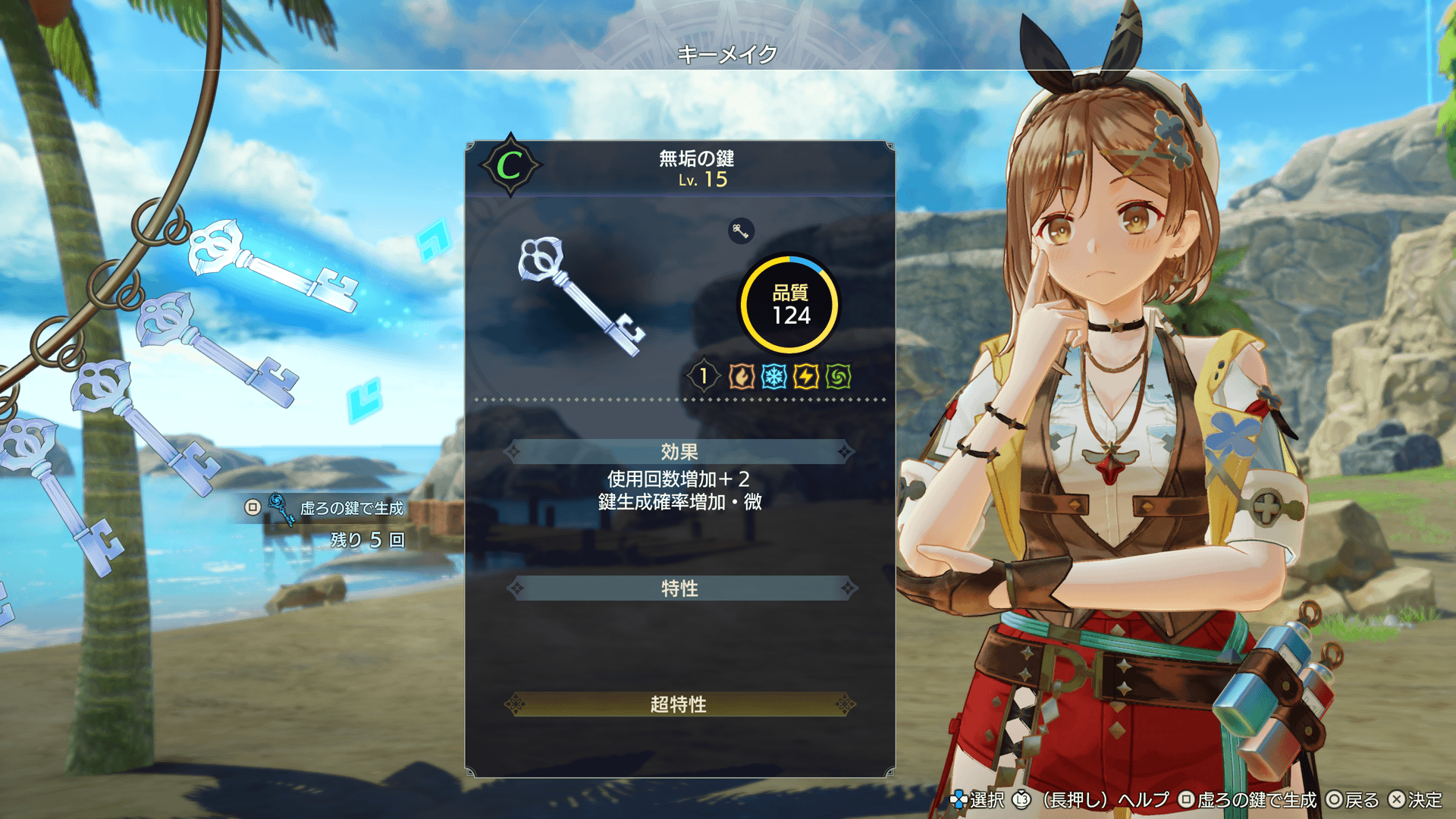Select the green wind element icon
Image resolution: width=1456 pixels, height=819 pixels.
[x=839, y=376]
